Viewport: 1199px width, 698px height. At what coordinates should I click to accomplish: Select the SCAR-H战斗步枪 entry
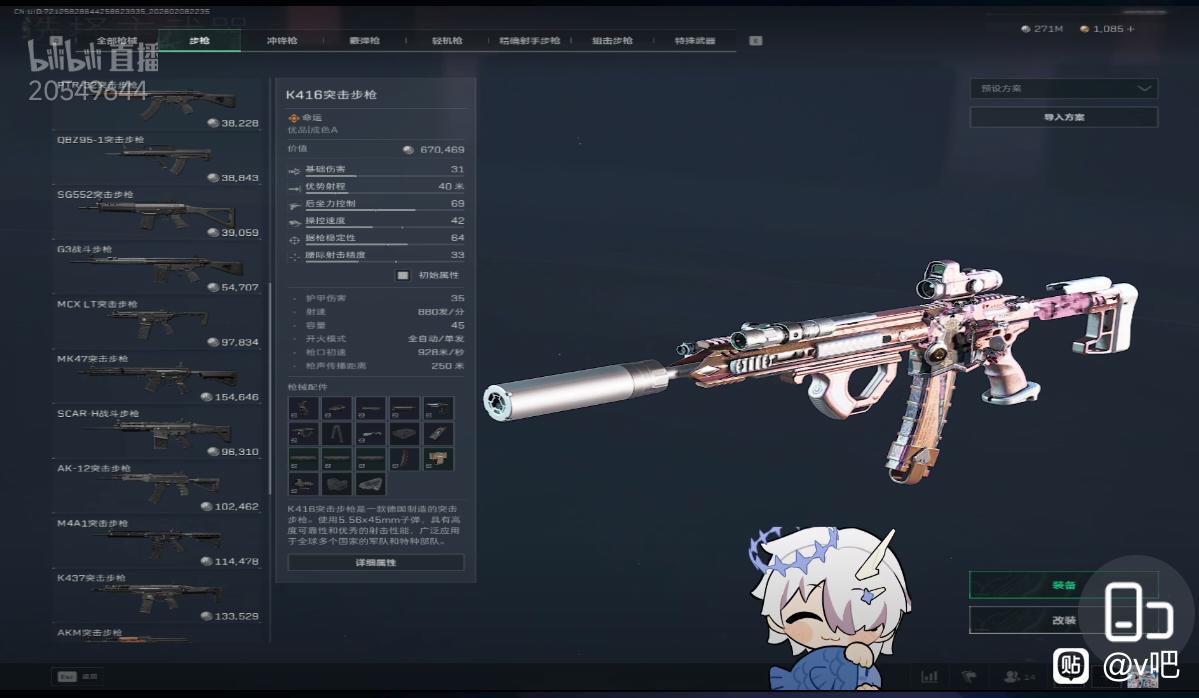[x=158, y=433]
